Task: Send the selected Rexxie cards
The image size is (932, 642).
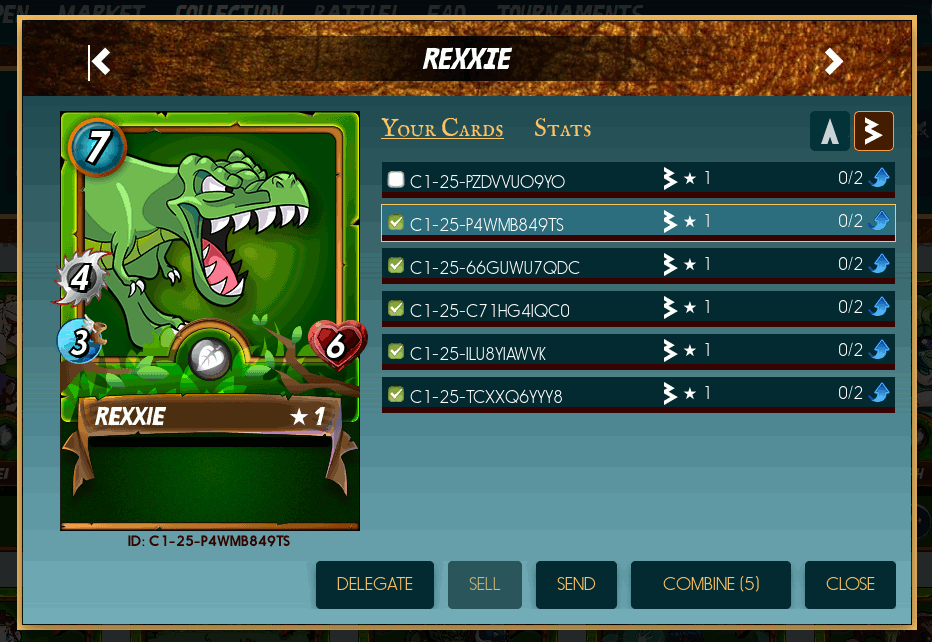Action: point(576,584)
